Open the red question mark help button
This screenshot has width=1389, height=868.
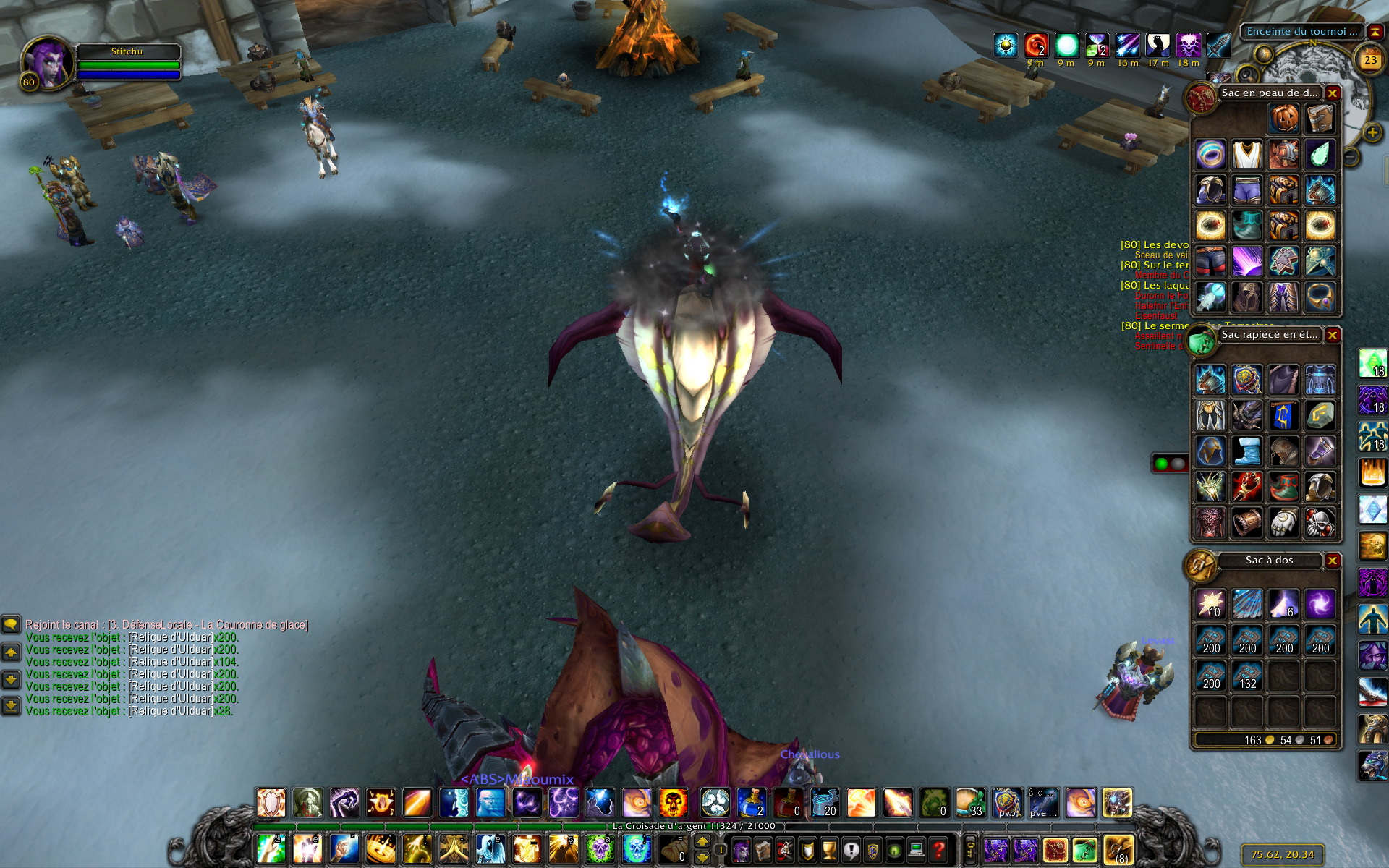938,849
